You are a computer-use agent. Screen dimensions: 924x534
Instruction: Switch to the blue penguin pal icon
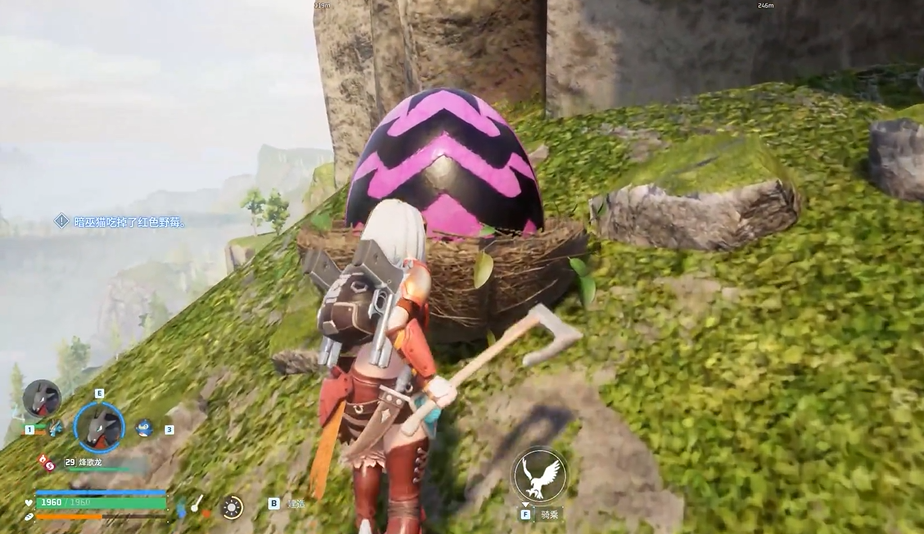click(144, 427)
